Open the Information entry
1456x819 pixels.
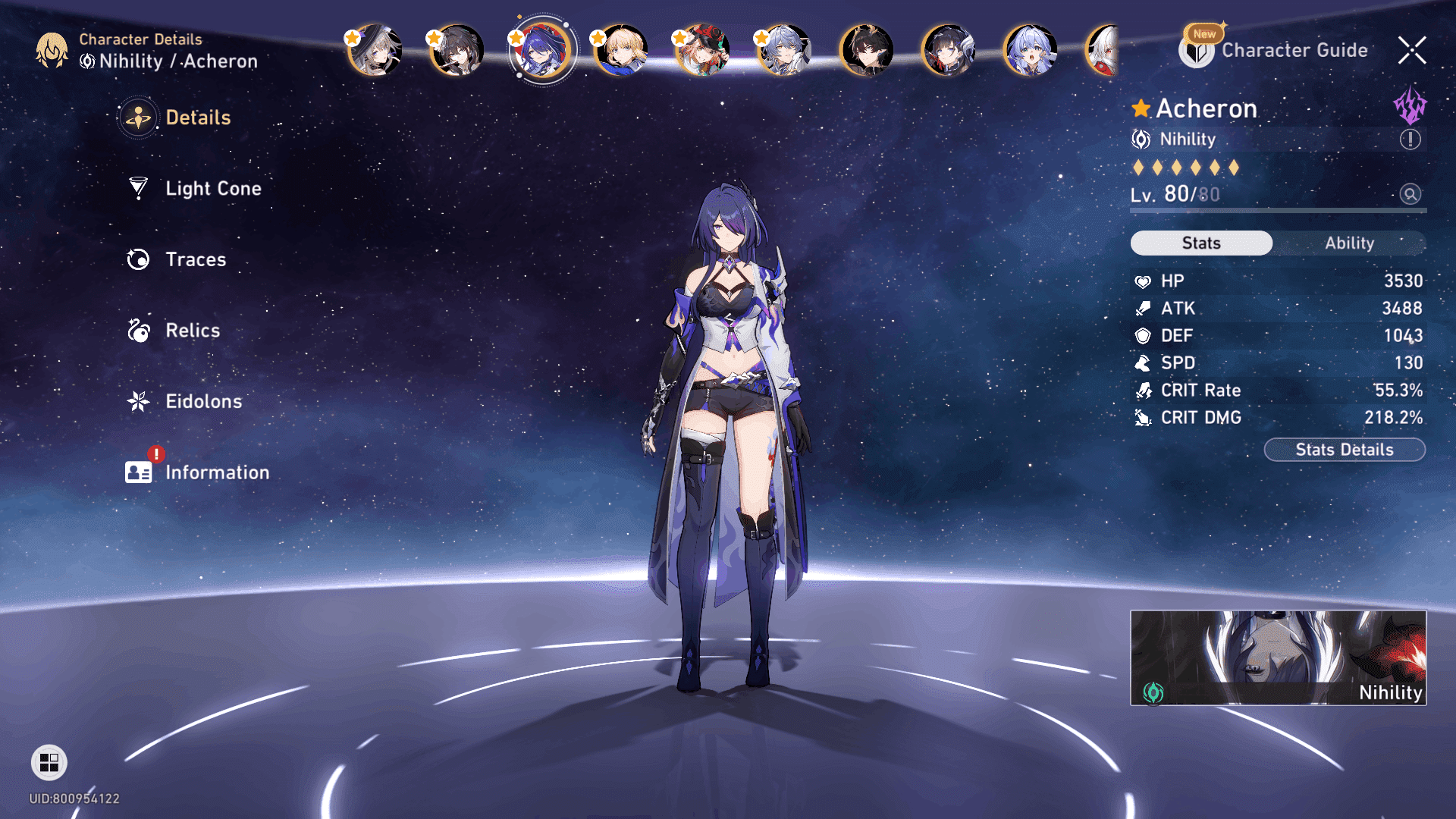point(216,472)
